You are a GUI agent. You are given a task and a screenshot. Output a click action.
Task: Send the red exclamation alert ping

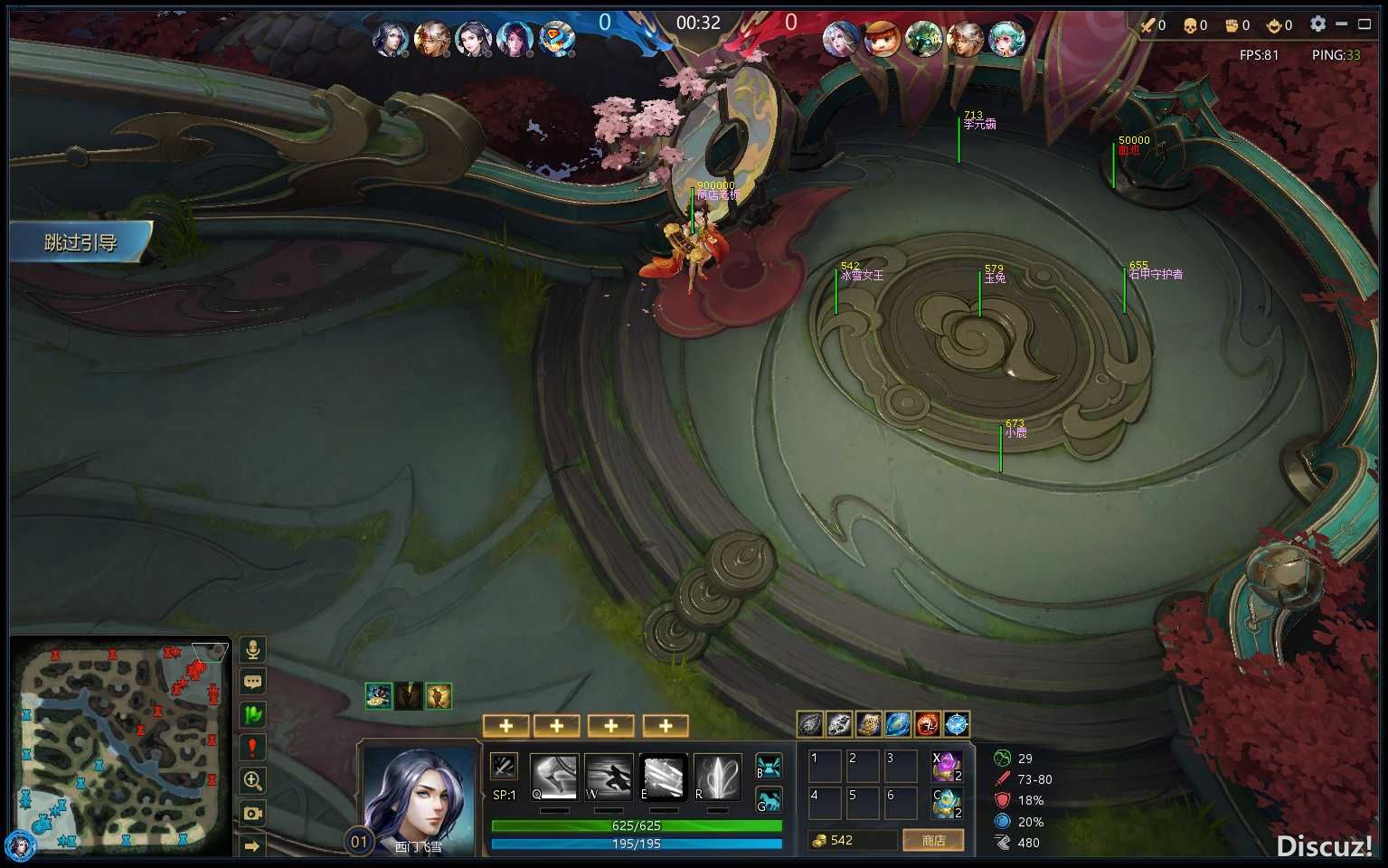point(253,748)
